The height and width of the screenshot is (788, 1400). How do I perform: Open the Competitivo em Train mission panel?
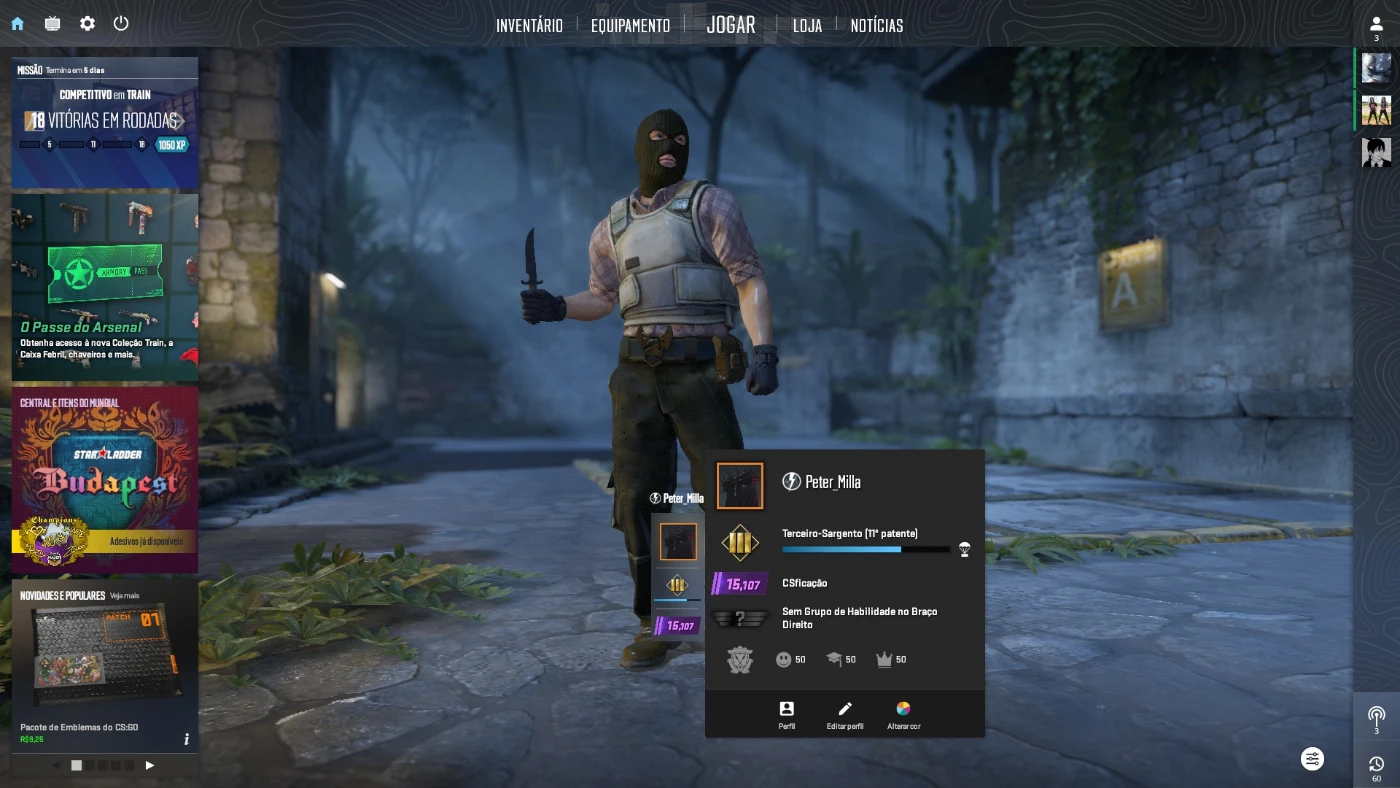[105, 122]
